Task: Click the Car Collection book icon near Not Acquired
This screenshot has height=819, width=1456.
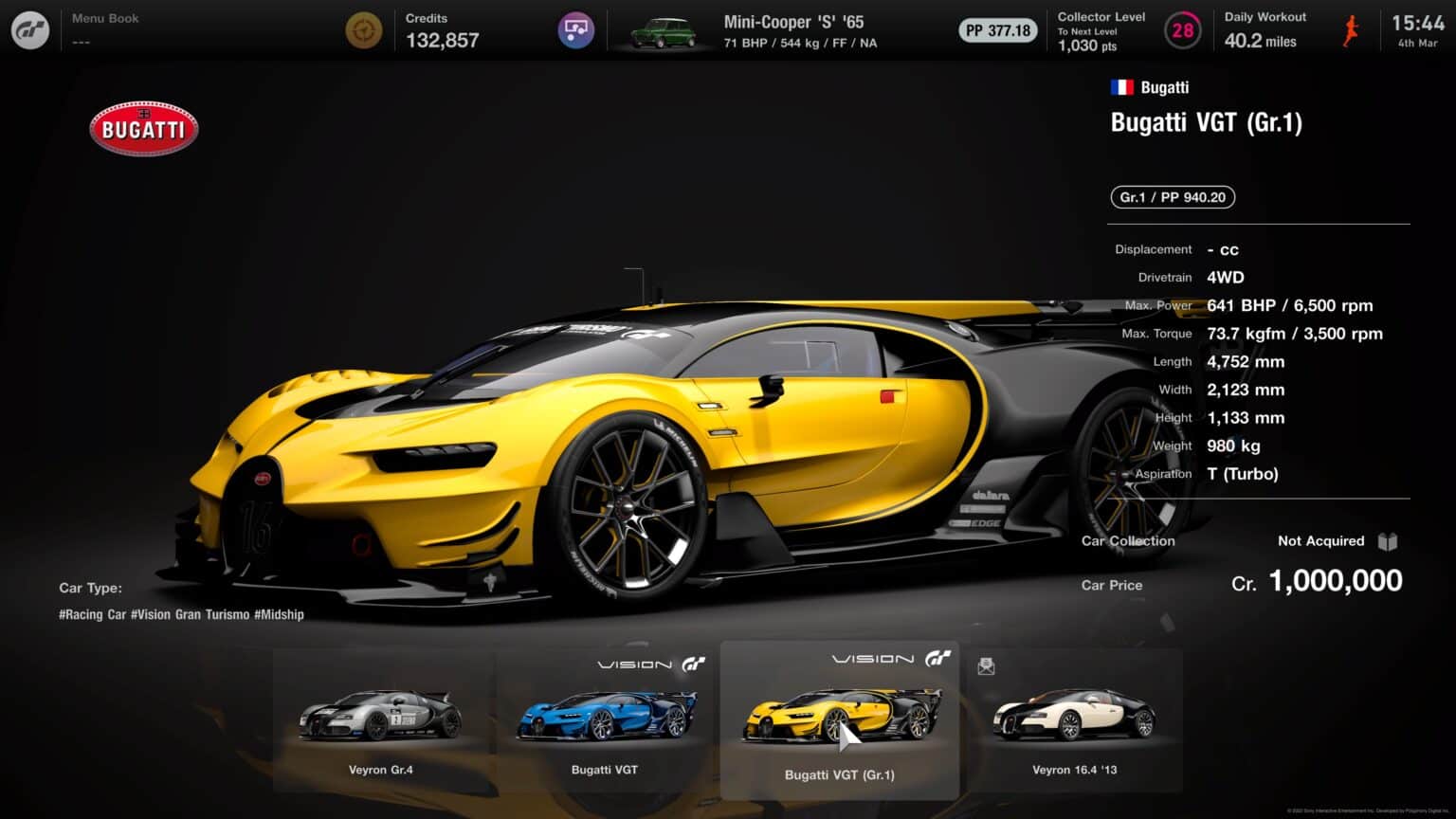Action: pos(1388,540)
